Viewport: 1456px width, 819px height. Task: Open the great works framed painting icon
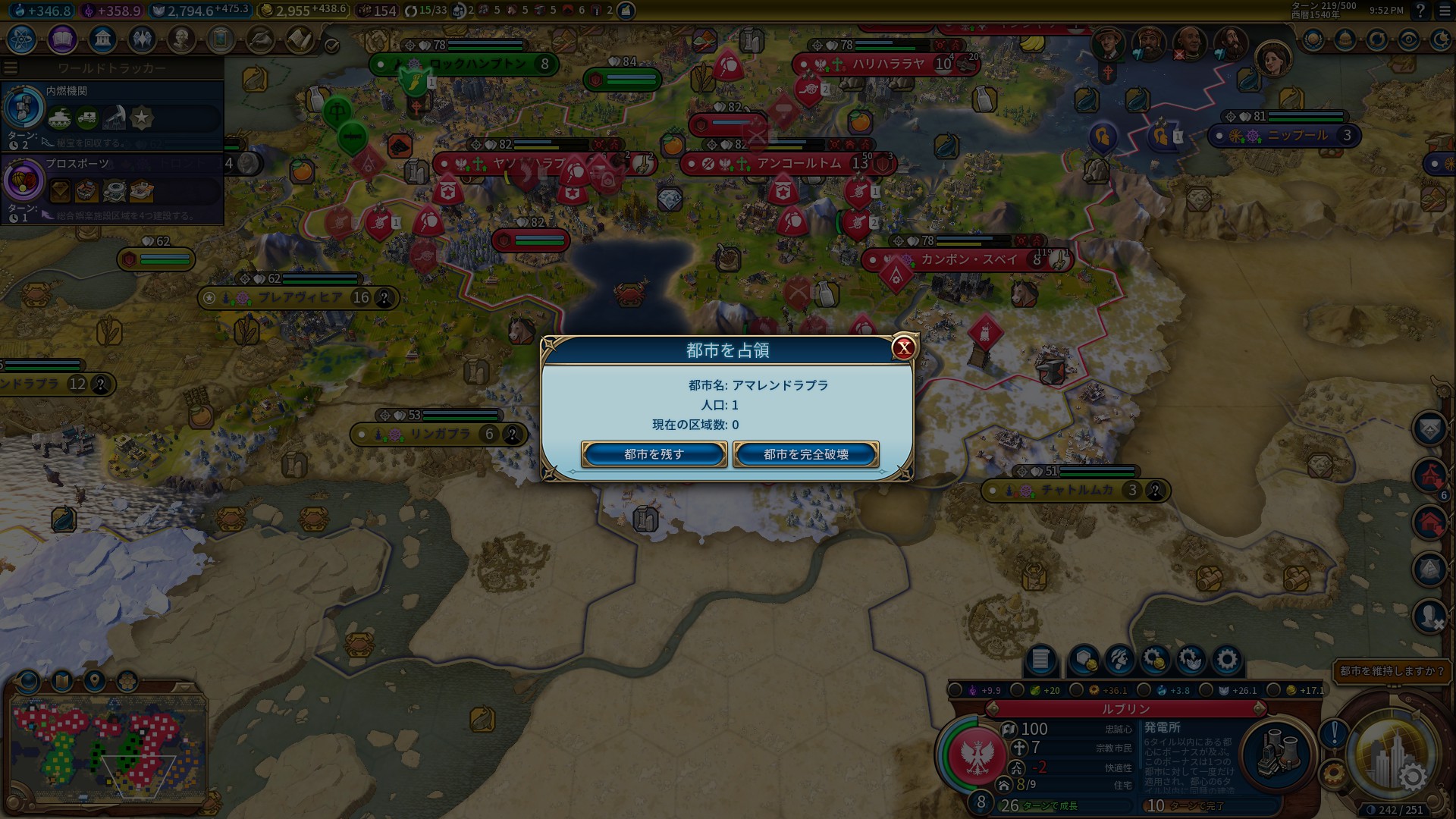click(221, 39)
